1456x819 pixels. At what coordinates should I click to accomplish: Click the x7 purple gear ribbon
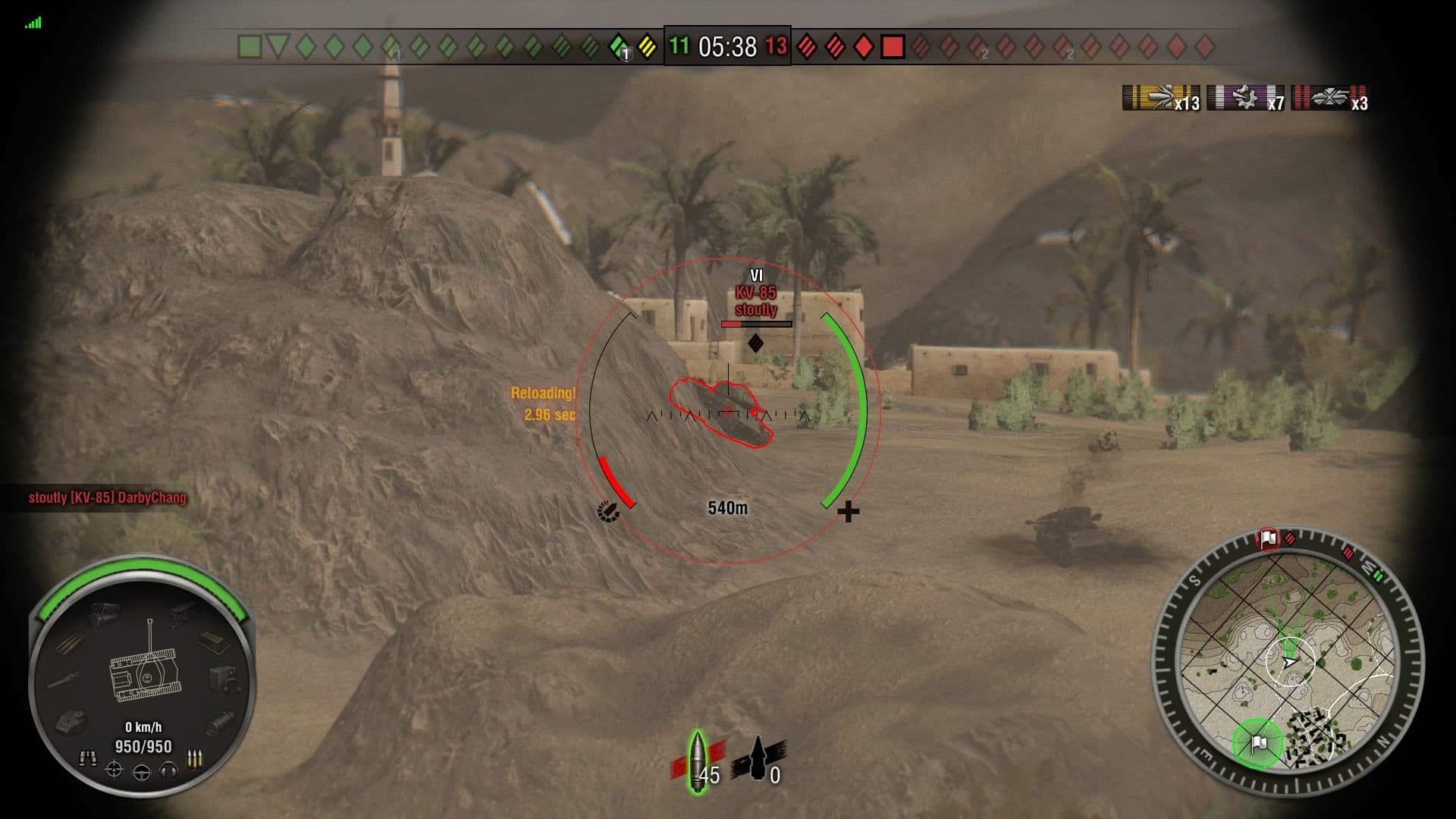(1244, 98)
